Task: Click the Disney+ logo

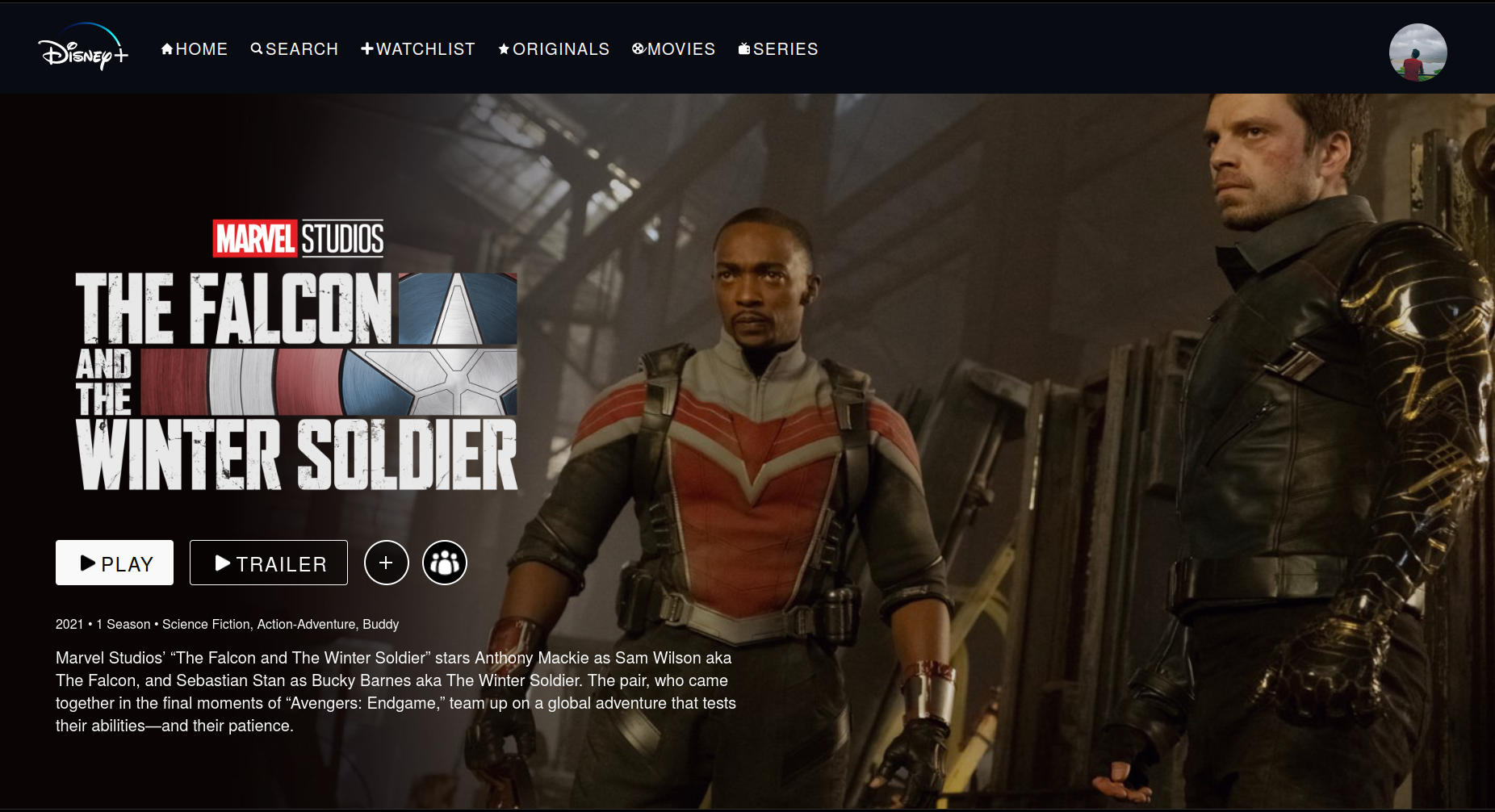Action: 82,50
